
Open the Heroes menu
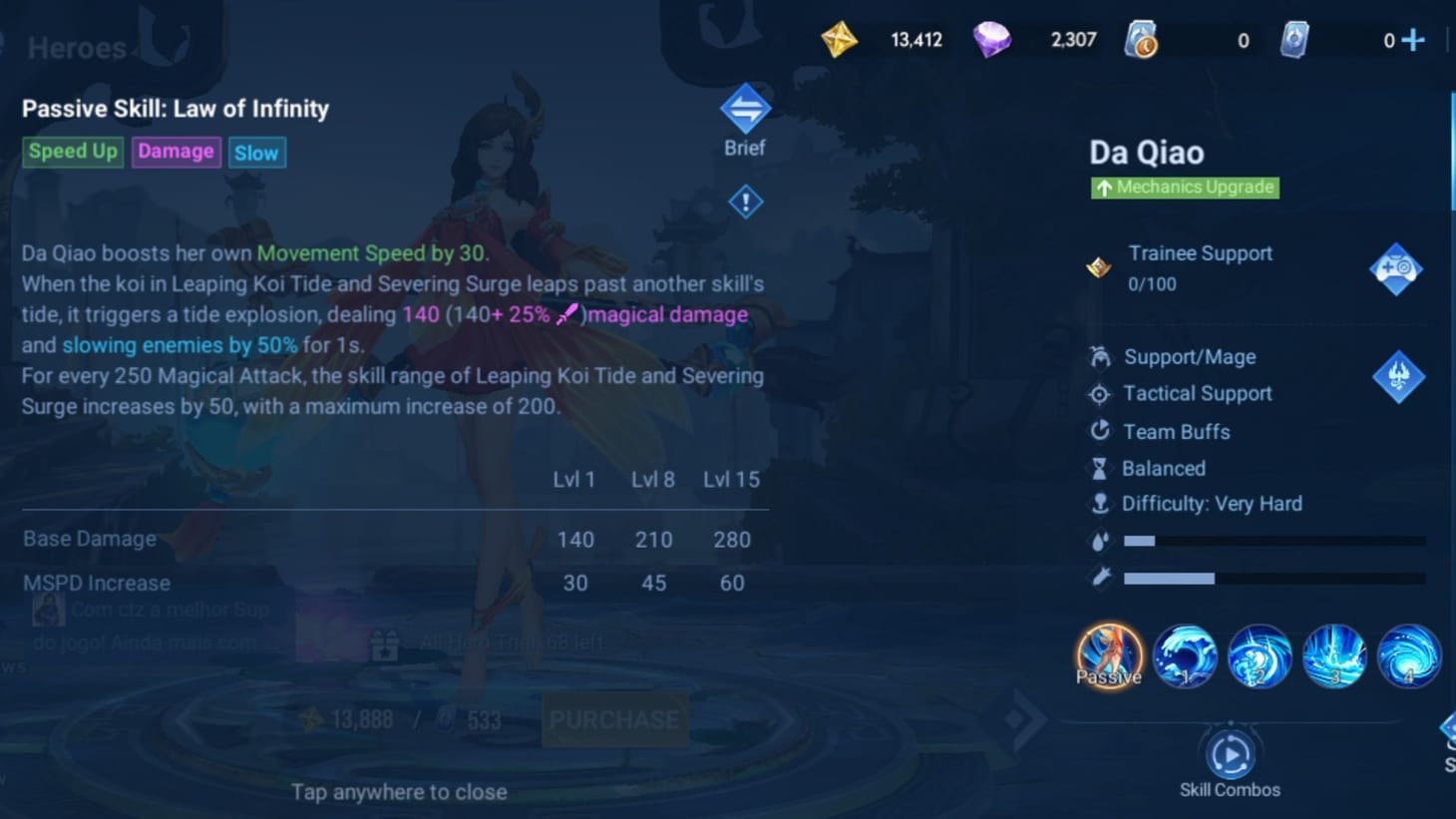76,47
